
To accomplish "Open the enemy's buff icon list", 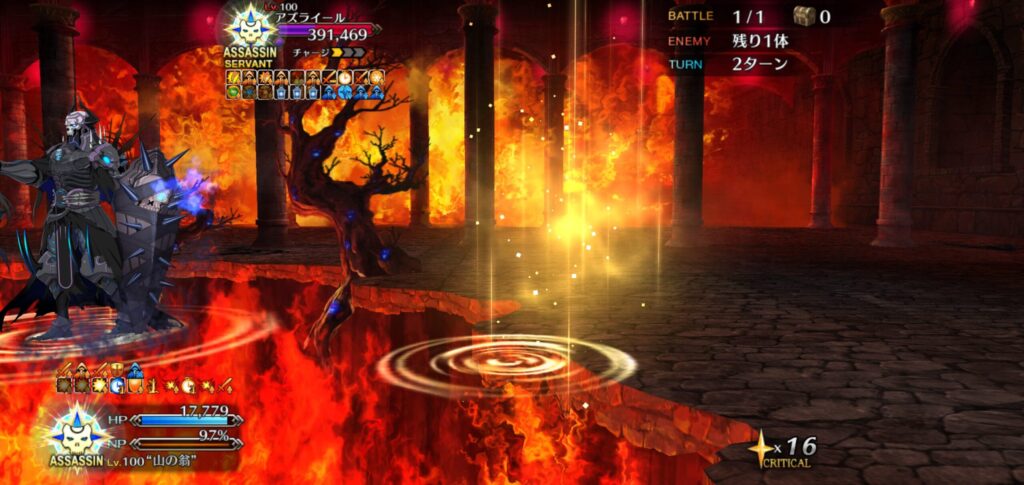I will click(305, 84).
